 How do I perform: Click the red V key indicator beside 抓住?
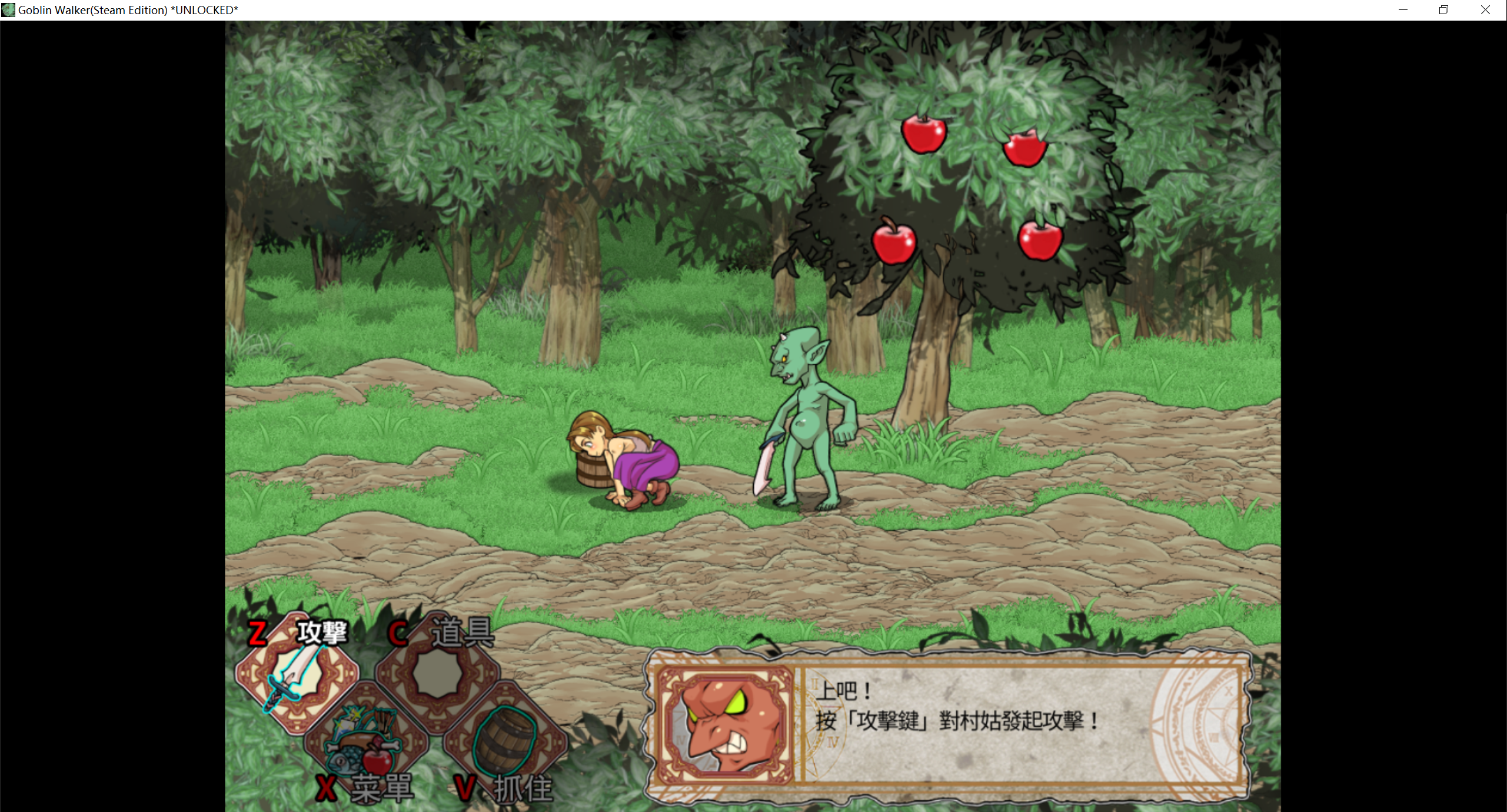pos(465,787)
